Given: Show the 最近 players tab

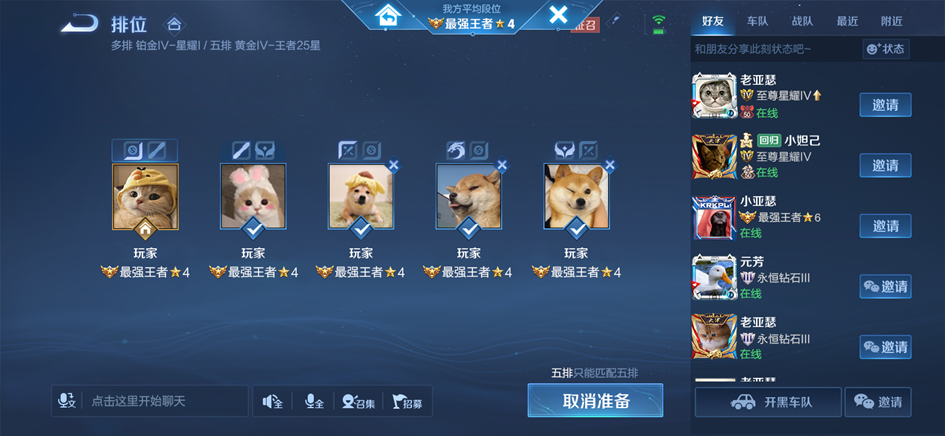Looking at the screenshot, I should point(847,21).
